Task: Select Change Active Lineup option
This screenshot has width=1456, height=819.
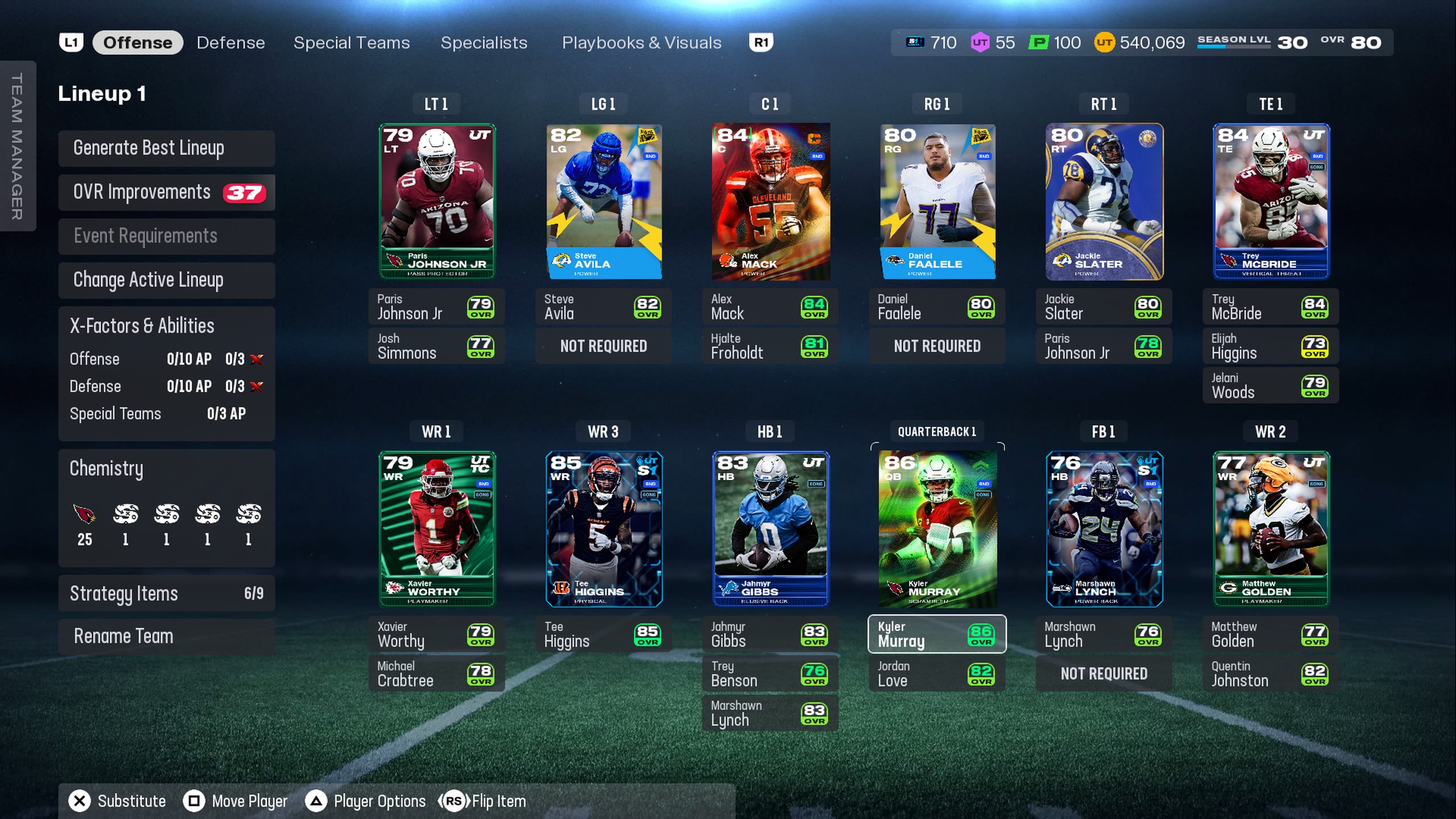Action: [x=166, y=280]
